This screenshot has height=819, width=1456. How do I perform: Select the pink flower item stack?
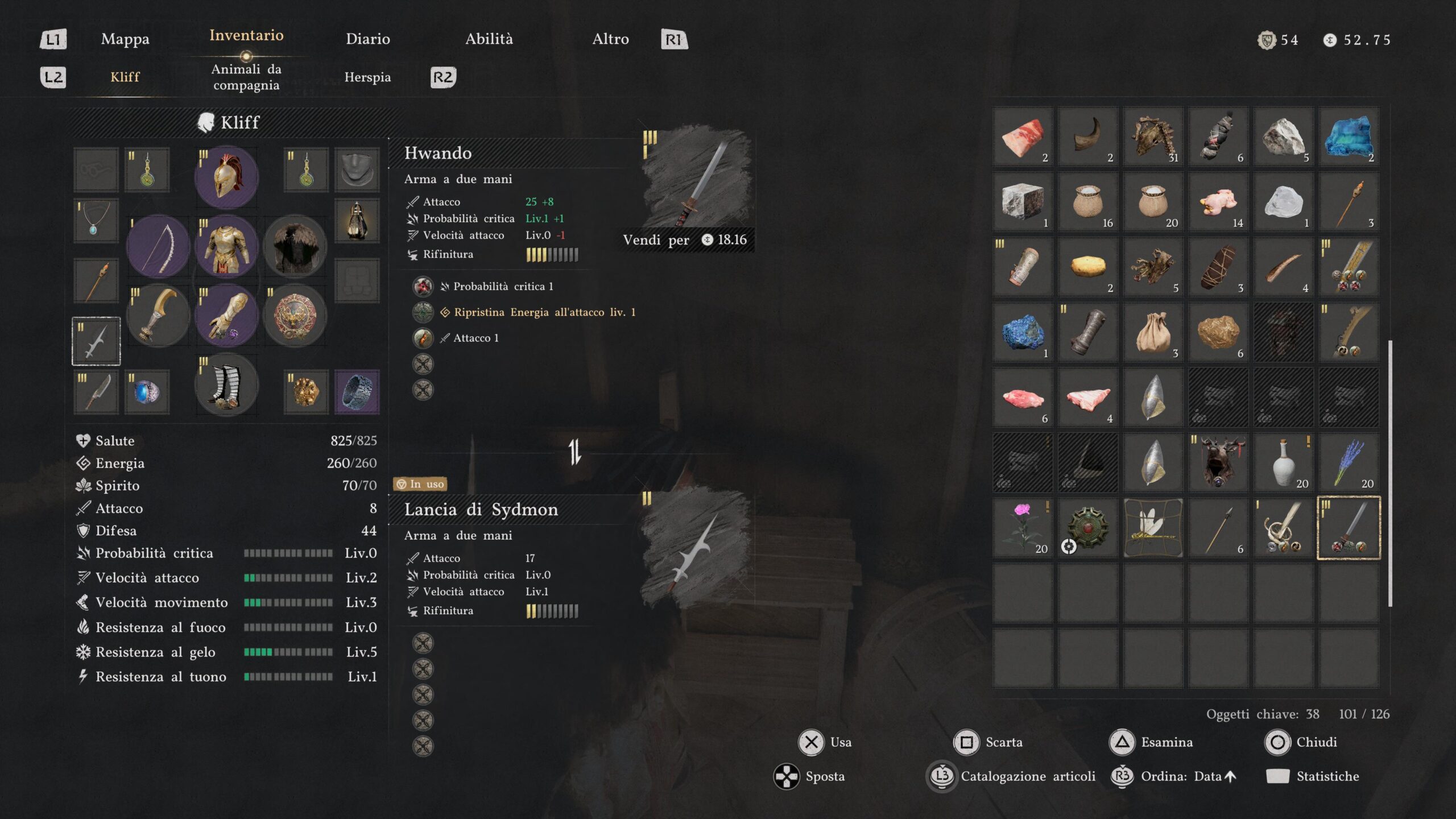(1022, 527)
